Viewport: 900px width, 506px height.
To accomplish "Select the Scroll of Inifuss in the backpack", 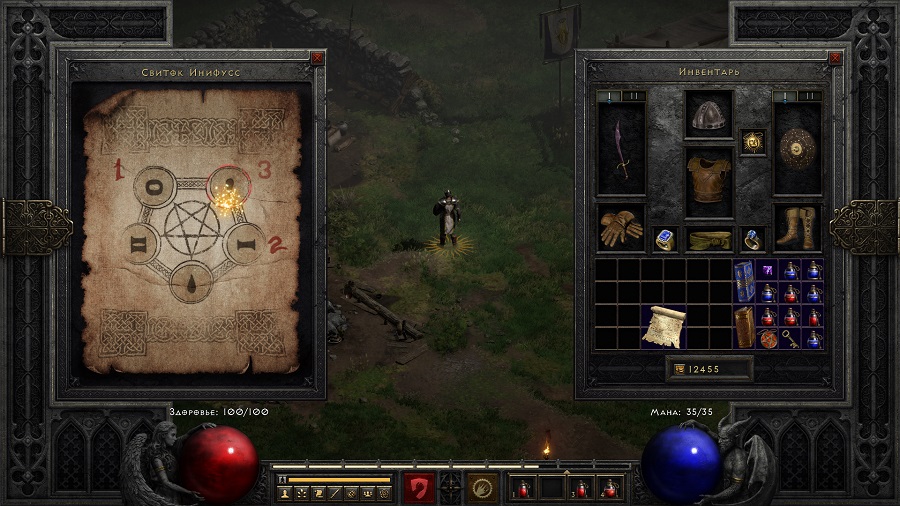I will tap(663, 327).
